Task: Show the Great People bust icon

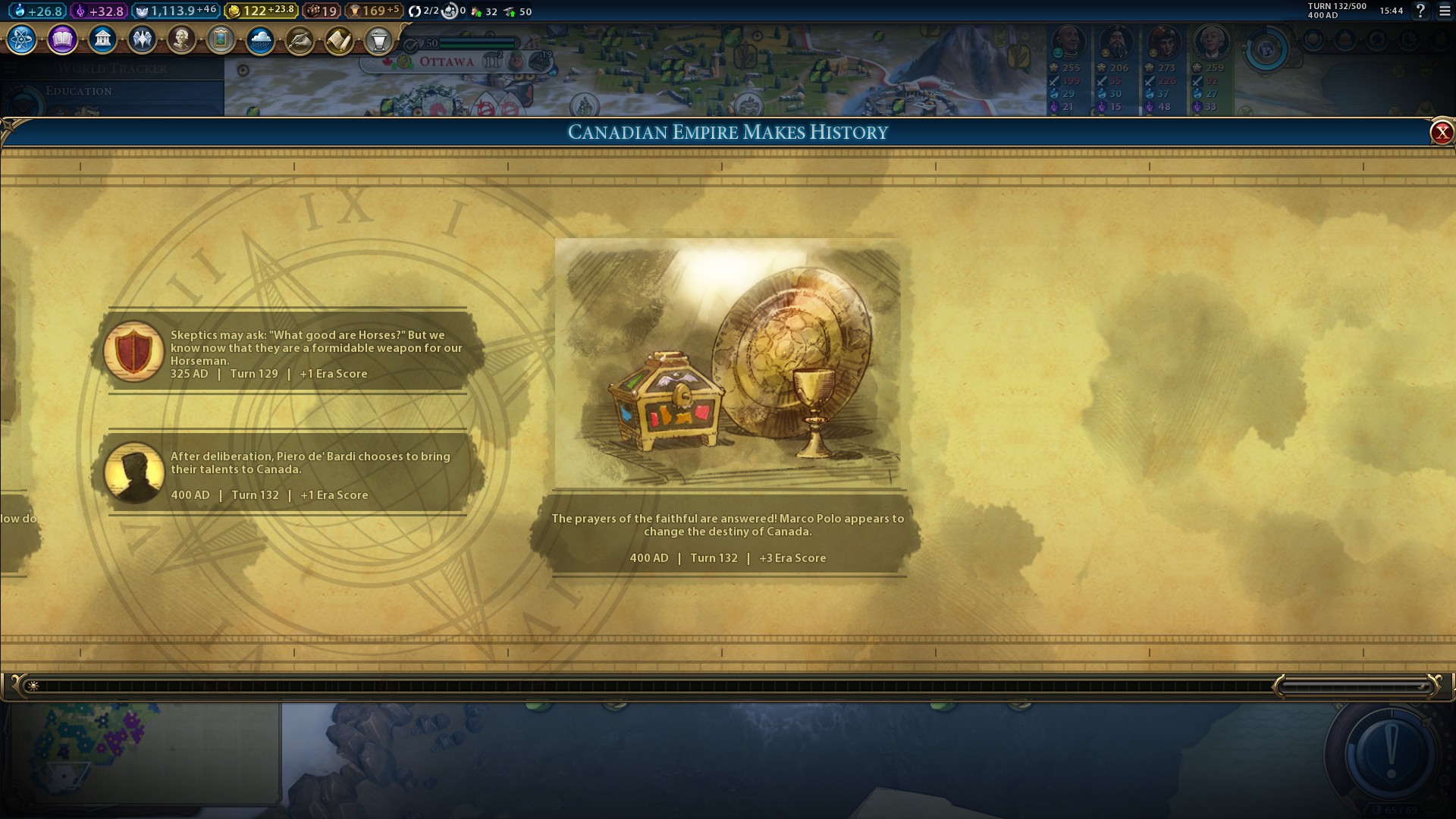Action: 181,39
